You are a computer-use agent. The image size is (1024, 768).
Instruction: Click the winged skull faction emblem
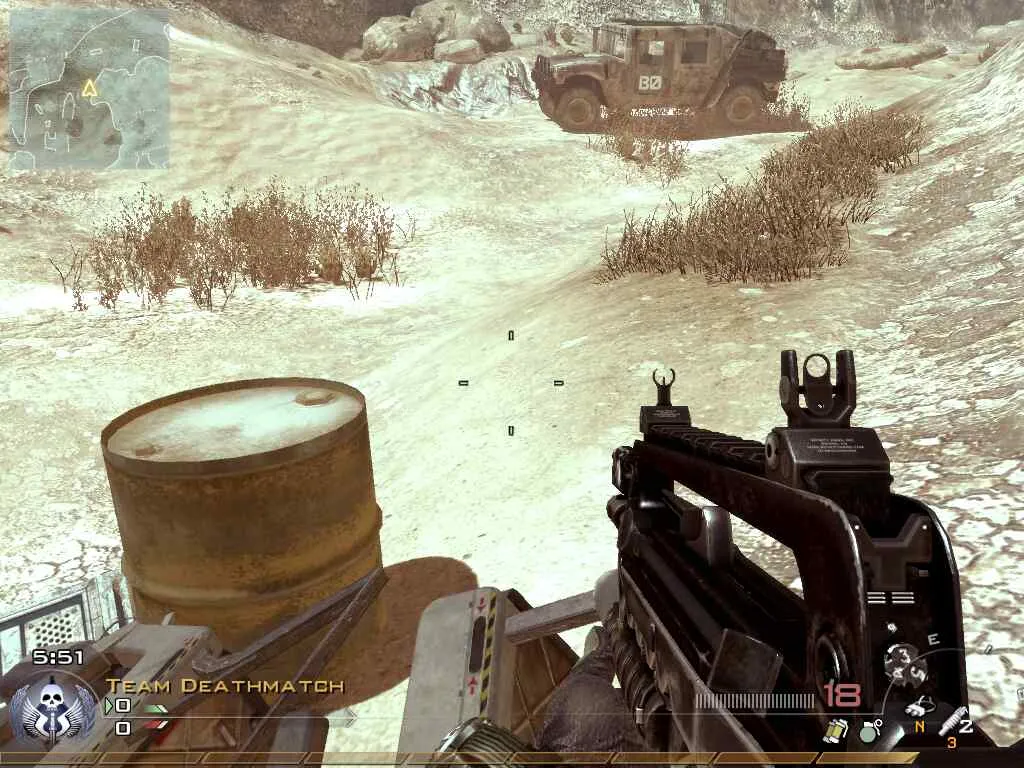click(x=45, y=708)
